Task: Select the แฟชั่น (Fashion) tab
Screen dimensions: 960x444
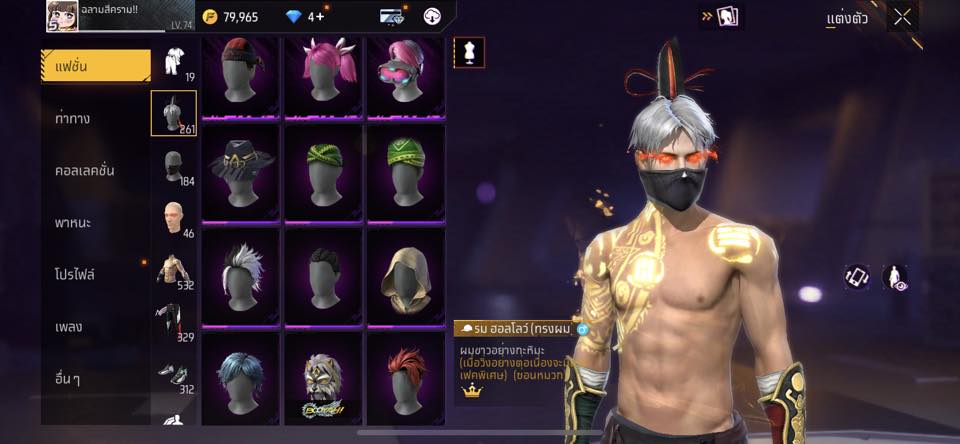Action: tap(96, 66)
